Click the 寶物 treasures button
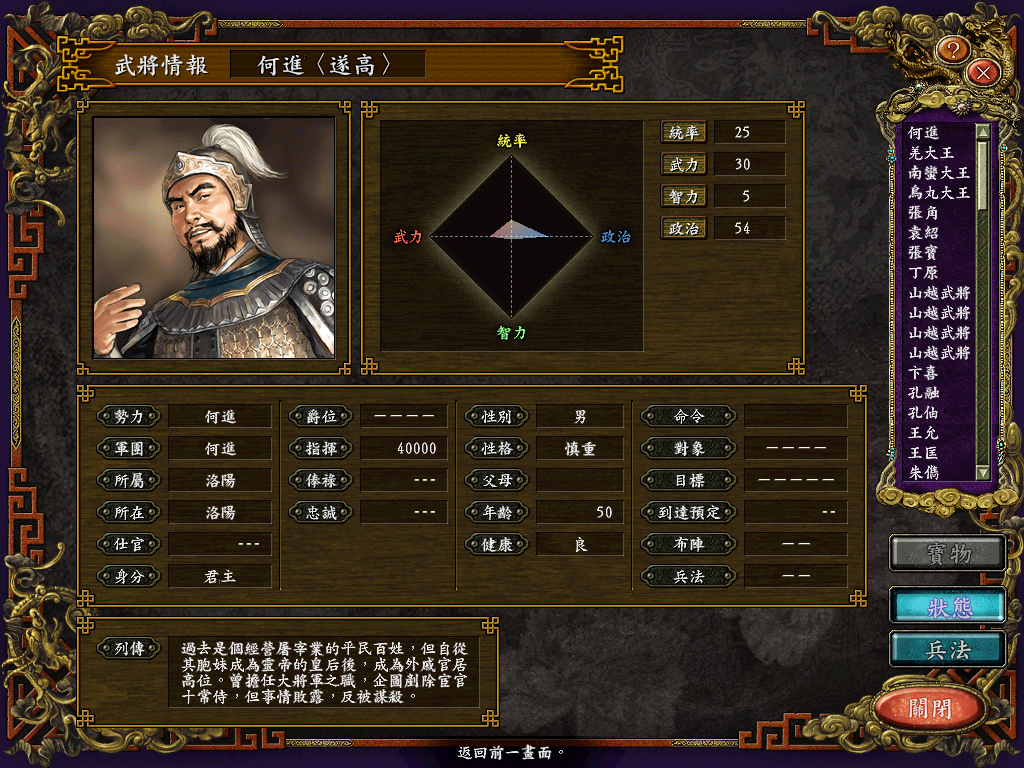 [947, 553]
